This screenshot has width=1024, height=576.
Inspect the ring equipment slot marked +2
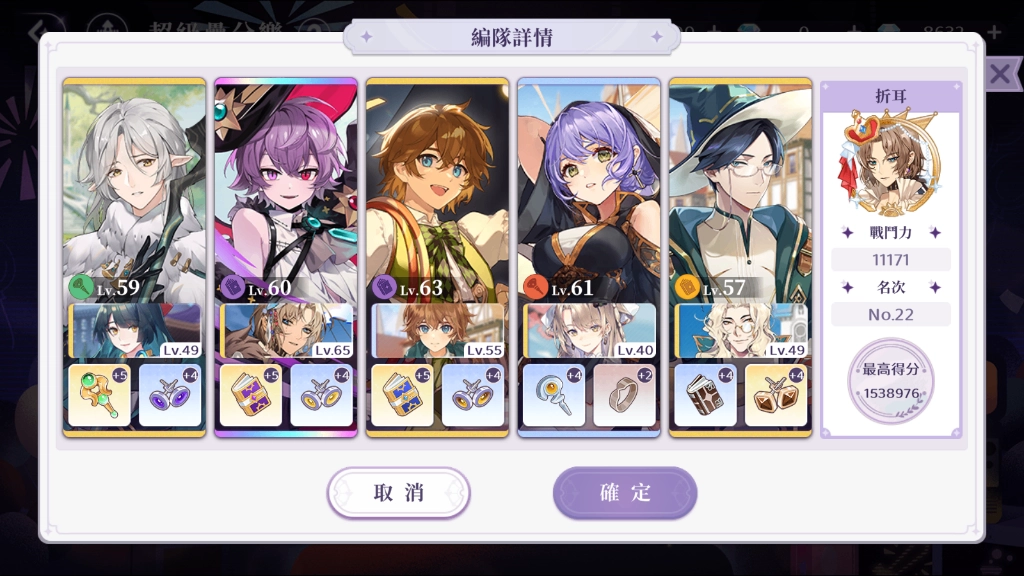pos(625,395)
